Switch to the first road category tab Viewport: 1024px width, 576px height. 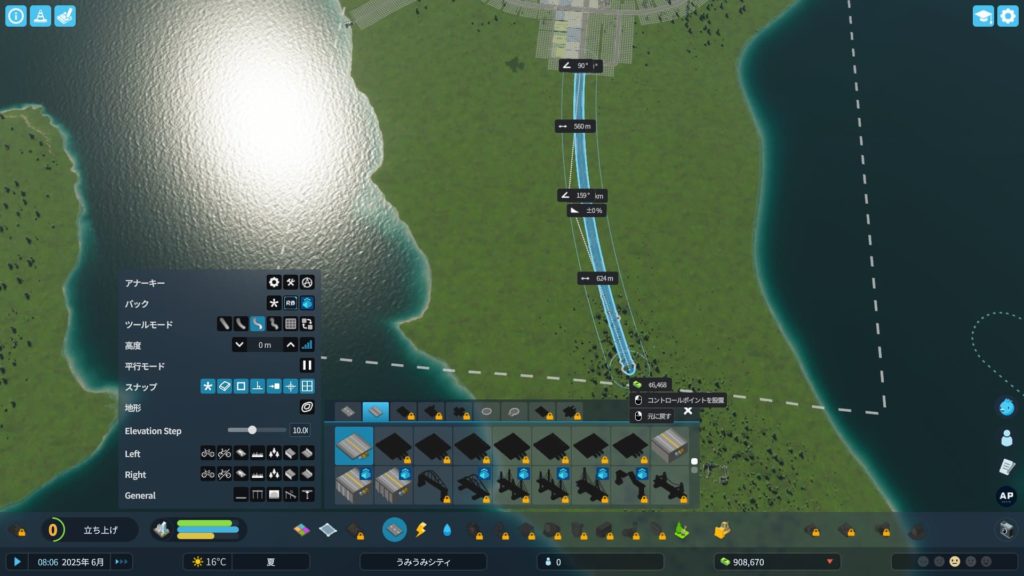tap(347, 411)
